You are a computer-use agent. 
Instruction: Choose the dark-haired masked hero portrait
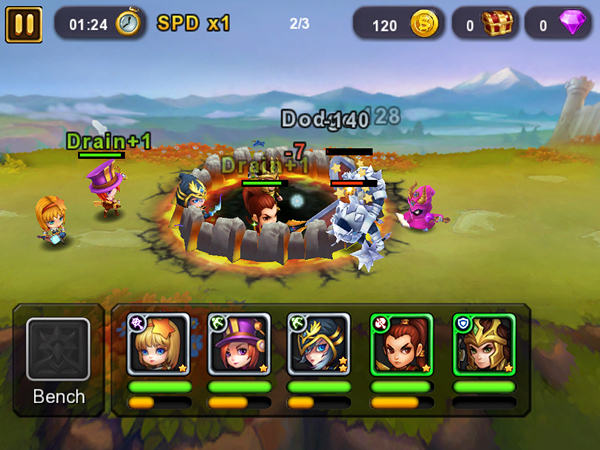319,344
